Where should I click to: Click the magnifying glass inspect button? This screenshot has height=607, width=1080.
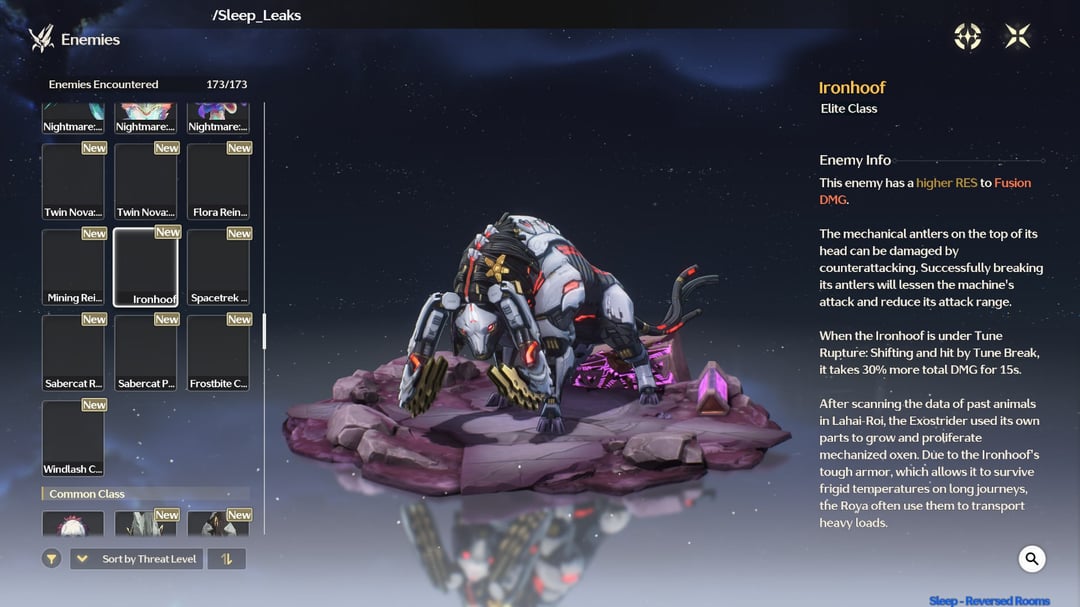(1032, 559)
